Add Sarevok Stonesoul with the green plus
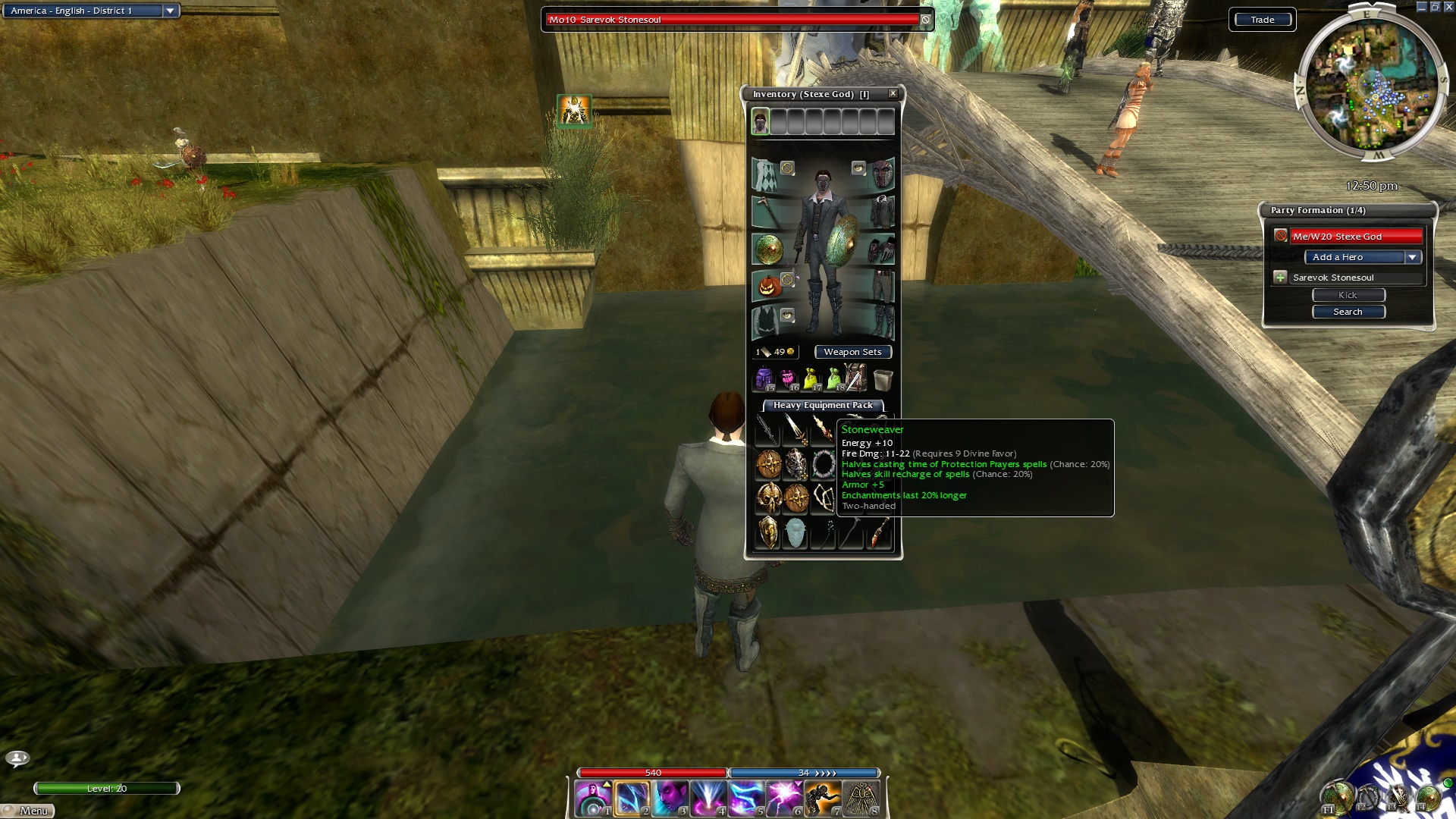Viewport: 1456px width, 819px height. pos(1280,278)
